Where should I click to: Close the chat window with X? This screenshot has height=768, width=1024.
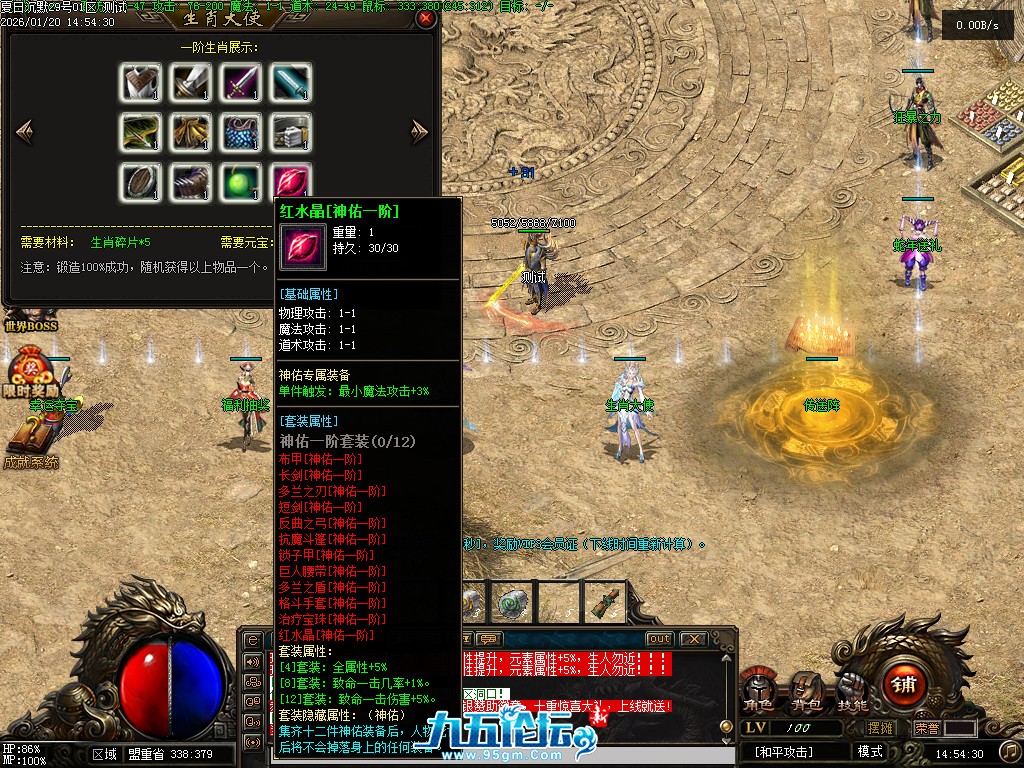pos(692,639)
